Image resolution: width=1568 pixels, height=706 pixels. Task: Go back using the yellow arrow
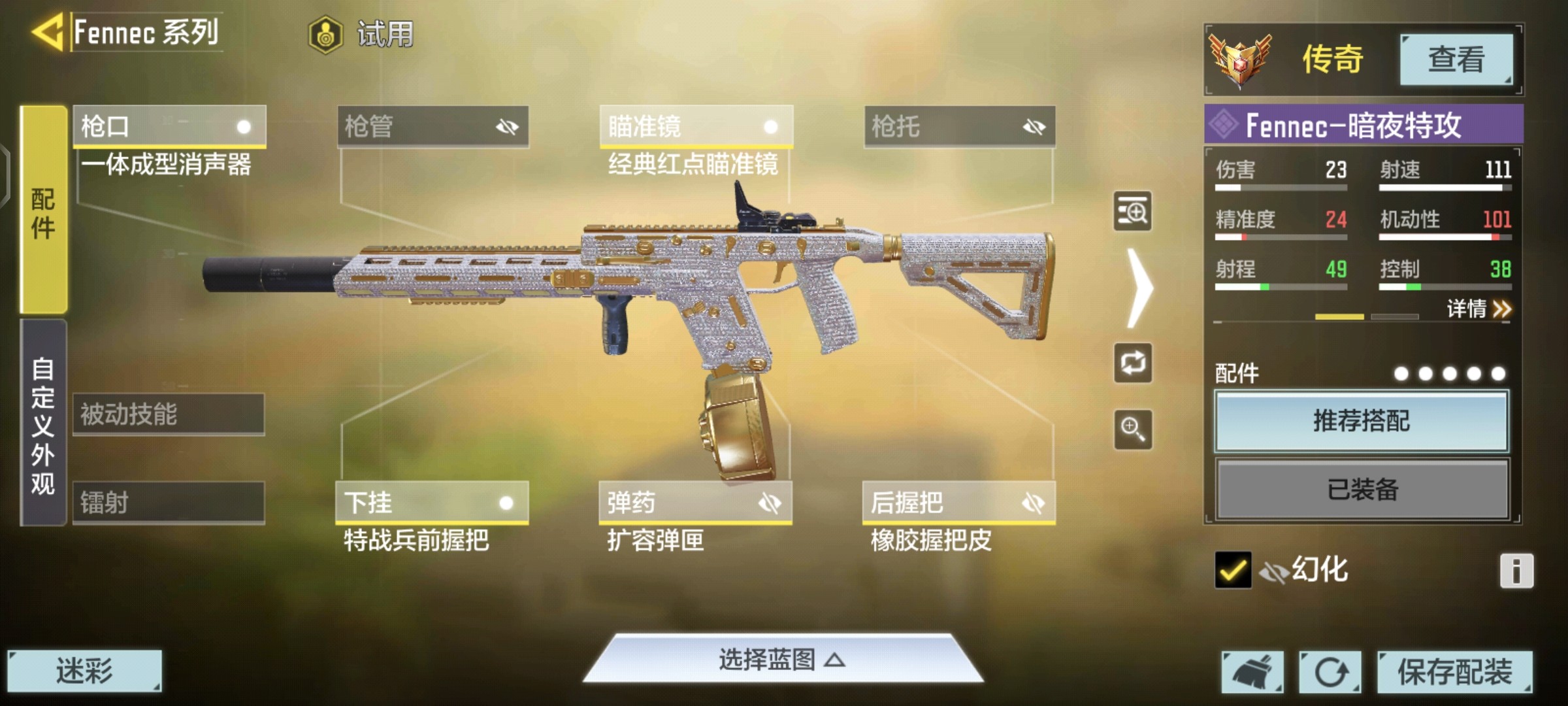[47, 31]
